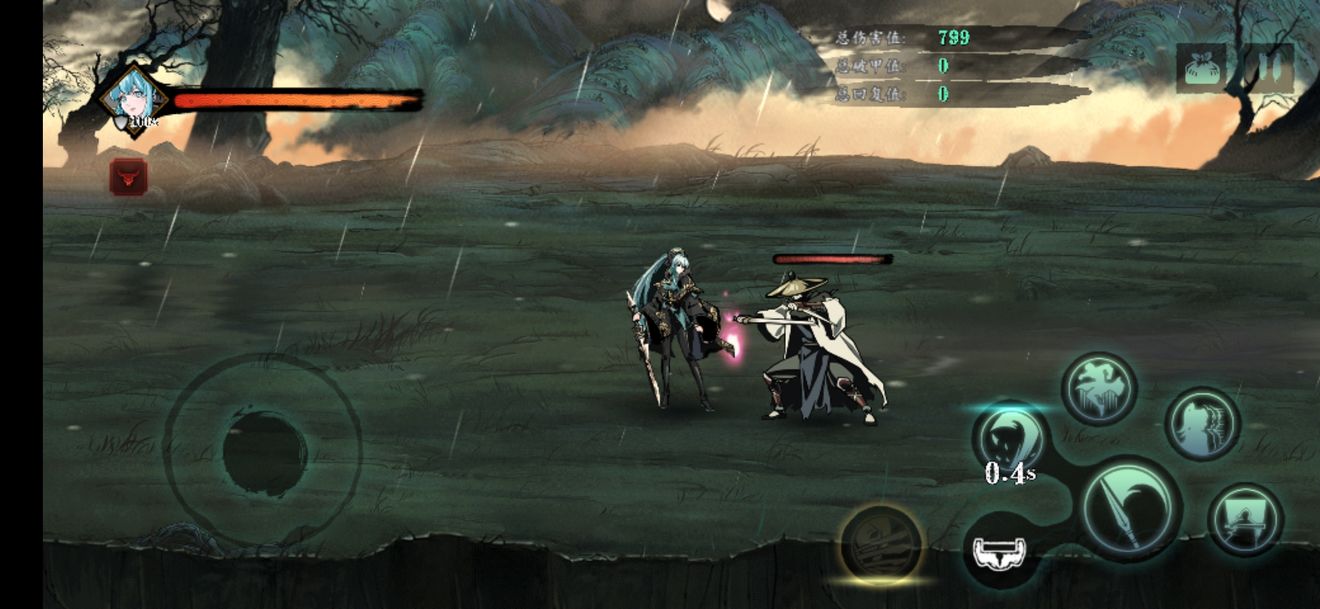Select the red bull buff icon
Viewport: 1320px width, 609px height.
coord(128,177)
